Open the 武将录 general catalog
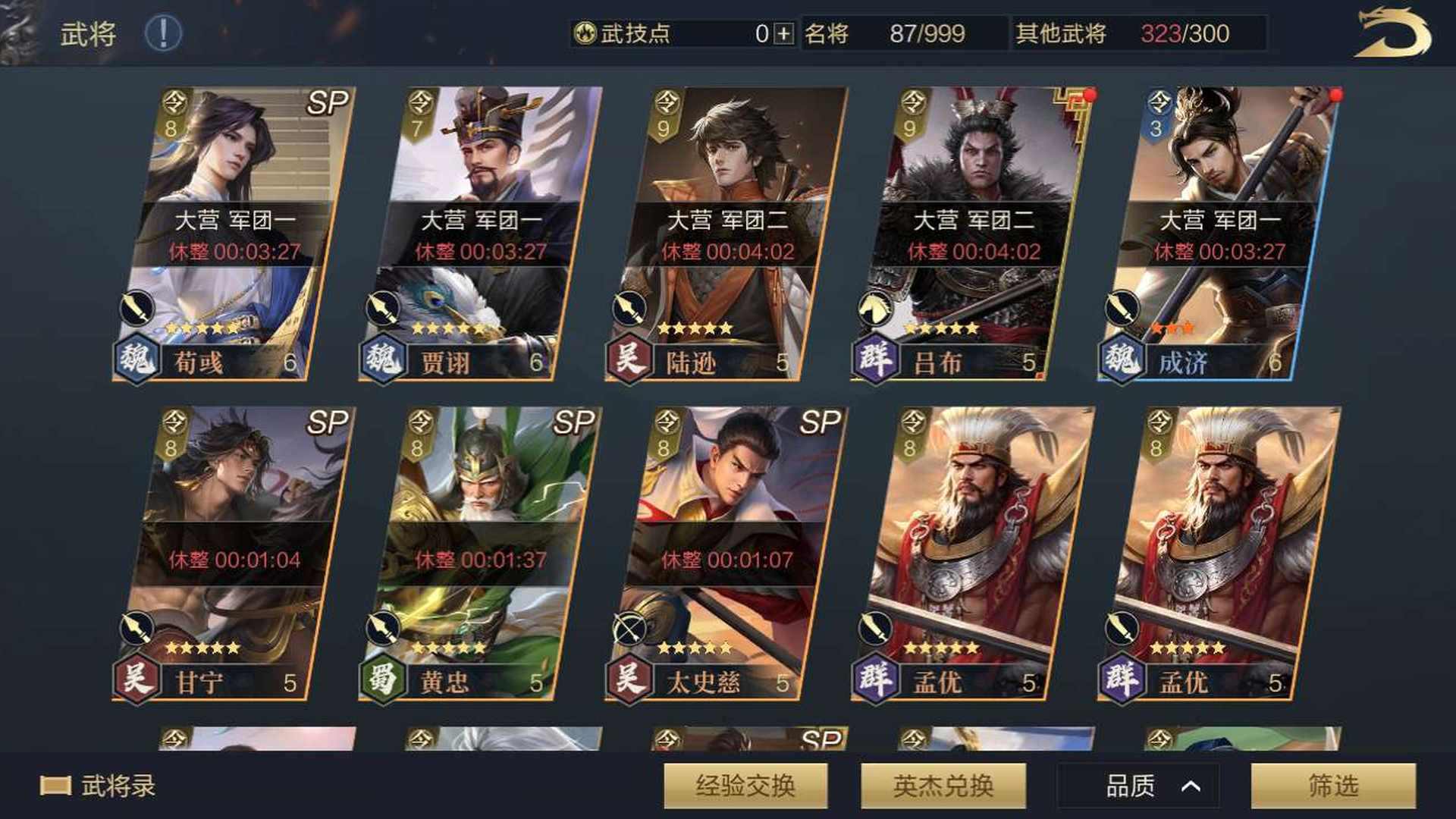 99,786
